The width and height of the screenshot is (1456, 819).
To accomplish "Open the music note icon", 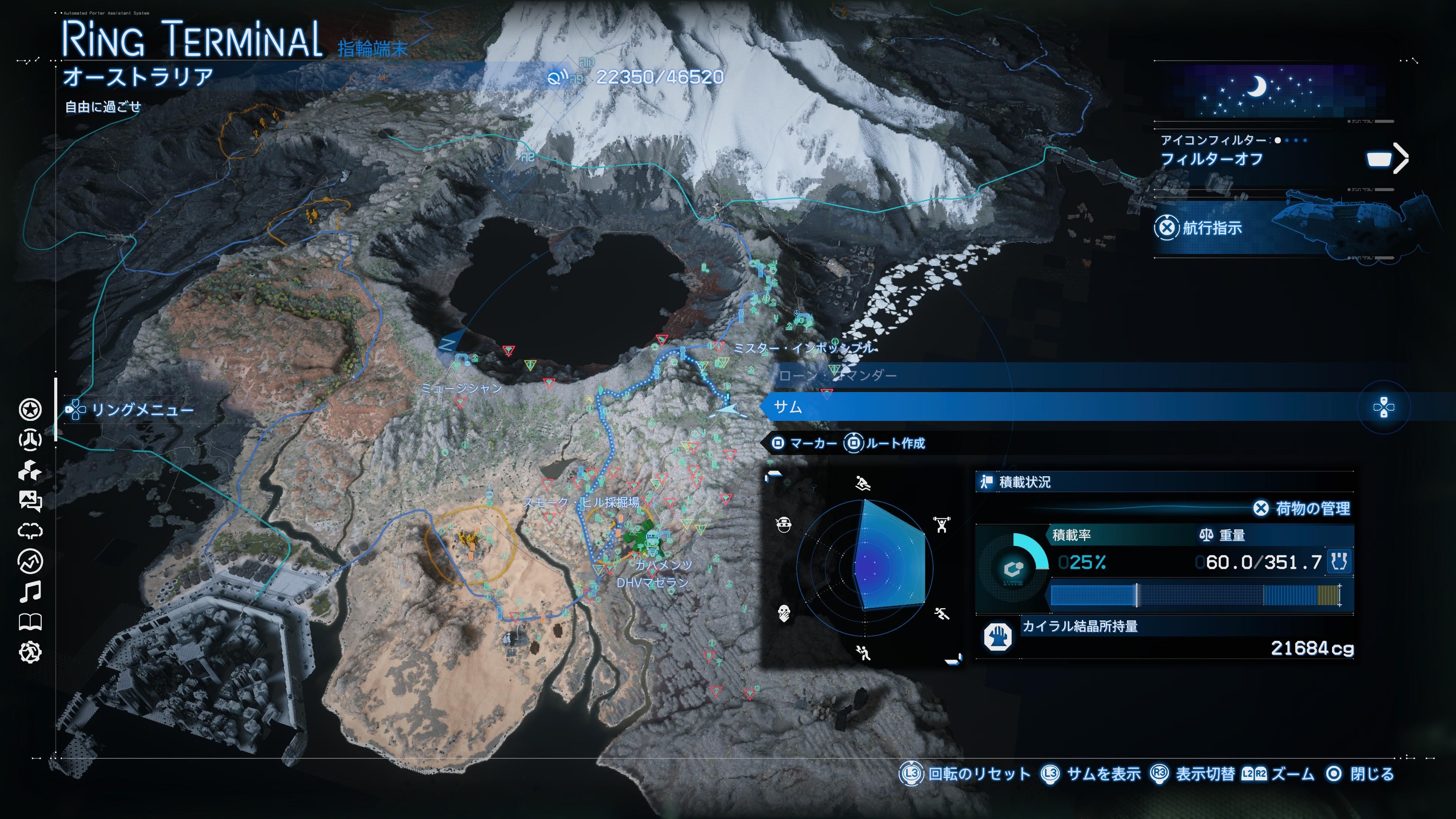I will (x=30, y=592).
